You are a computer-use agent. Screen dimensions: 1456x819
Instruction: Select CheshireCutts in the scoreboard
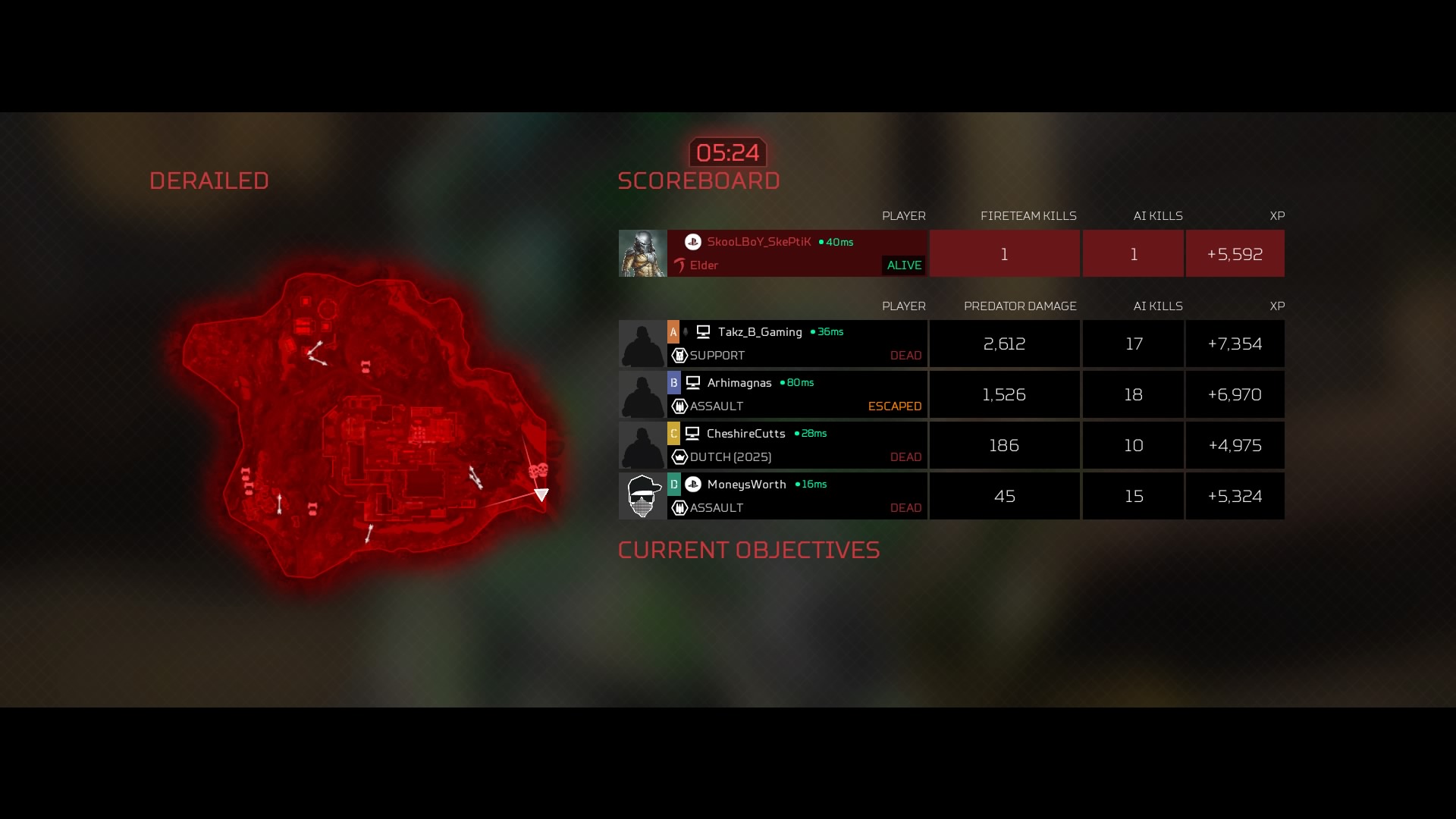click(x=796, y=445)
